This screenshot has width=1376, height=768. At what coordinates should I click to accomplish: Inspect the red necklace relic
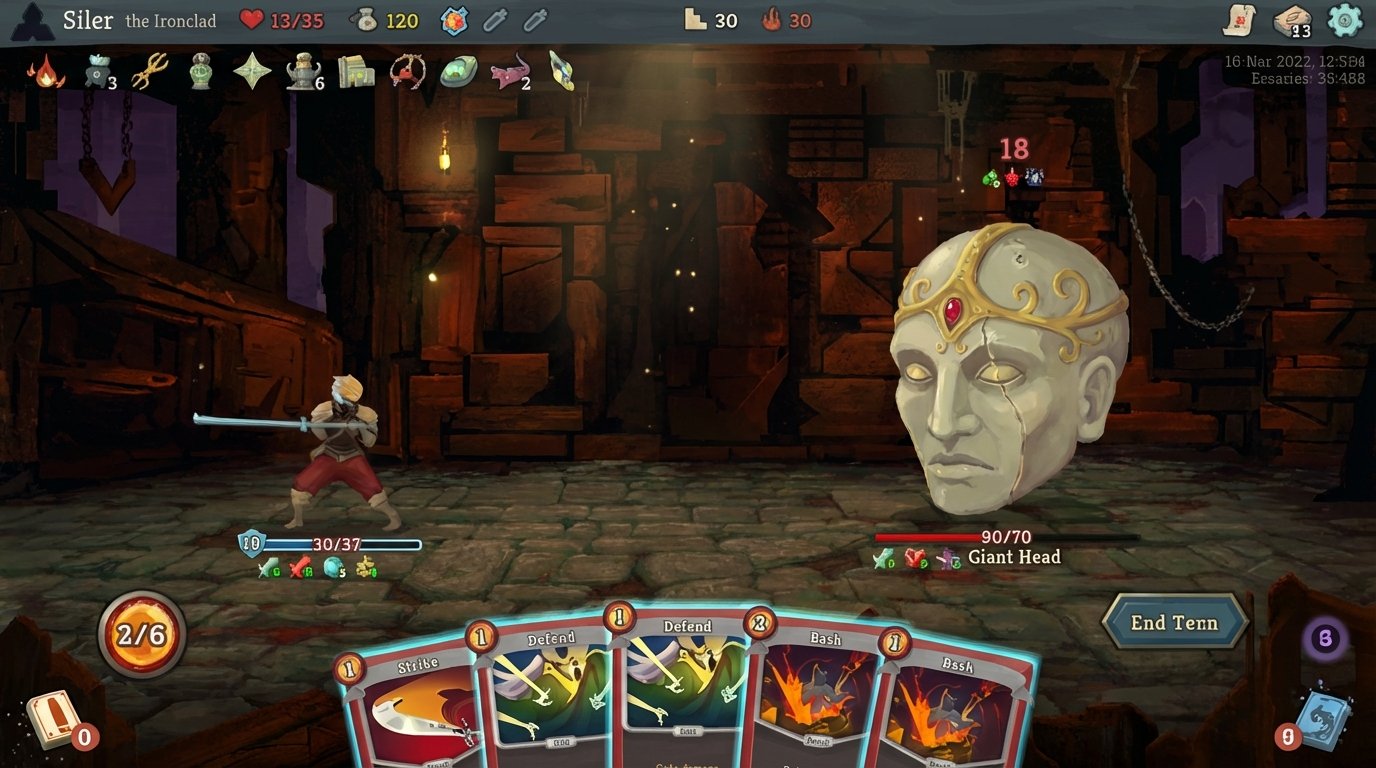(408, 71)
